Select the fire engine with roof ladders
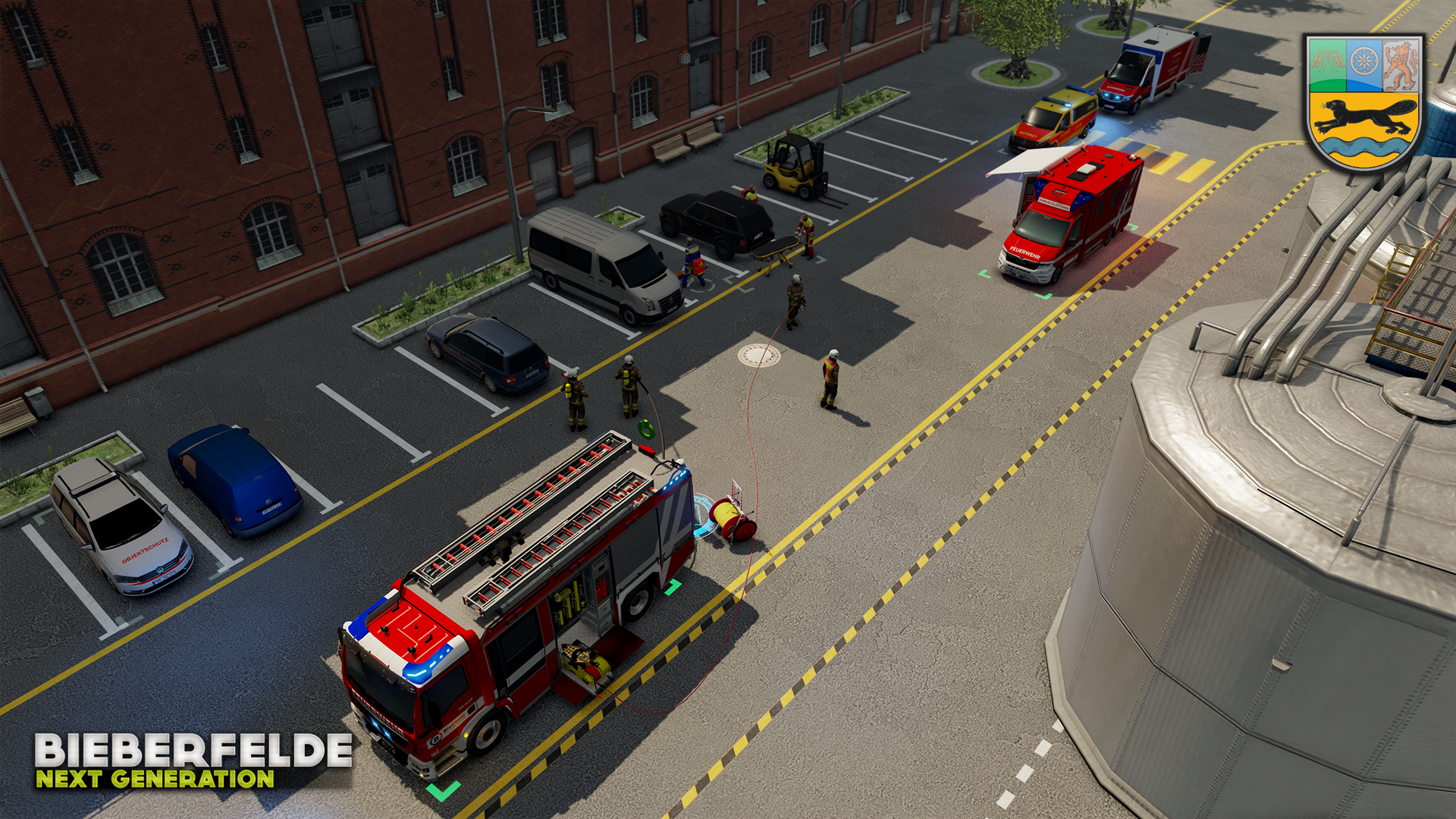The image size is (1456, 819). [x=516, y=599]
